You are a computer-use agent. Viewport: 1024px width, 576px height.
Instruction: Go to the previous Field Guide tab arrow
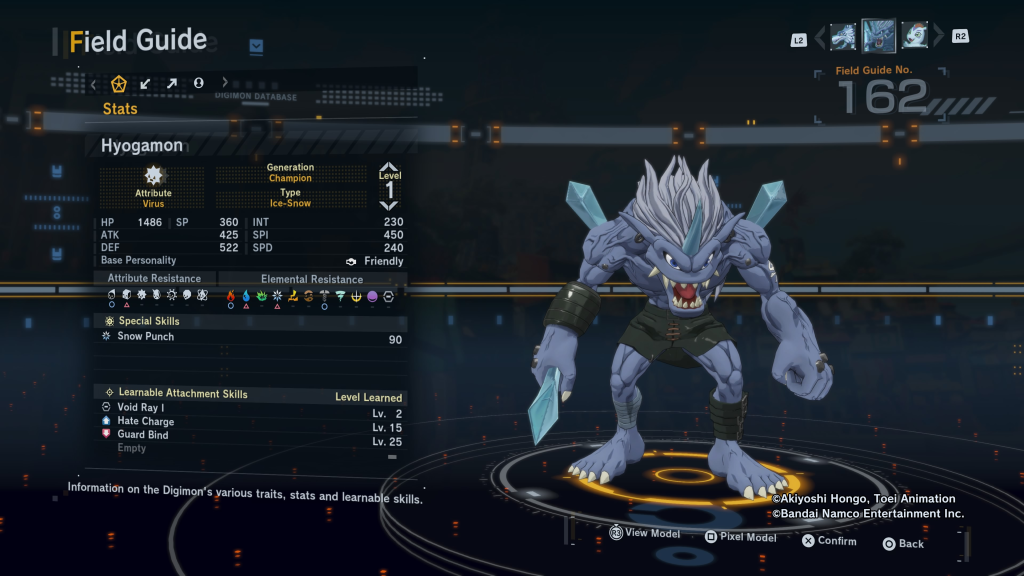(94, 83)
